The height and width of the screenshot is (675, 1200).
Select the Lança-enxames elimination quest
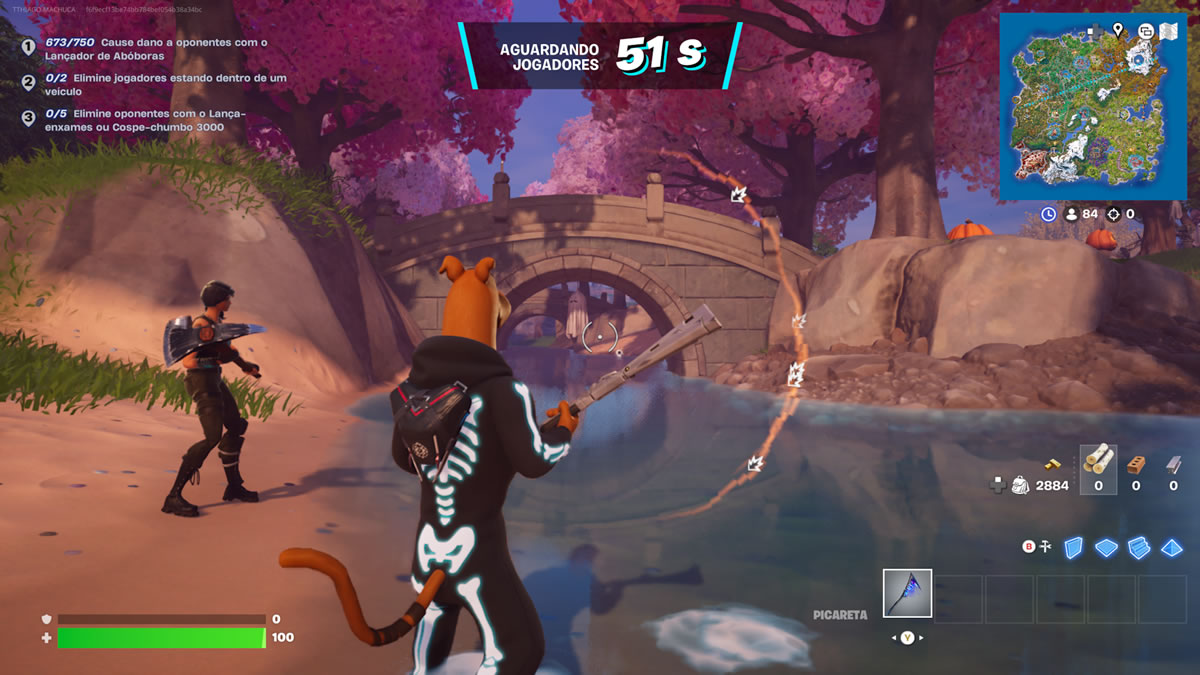(146, 120)
